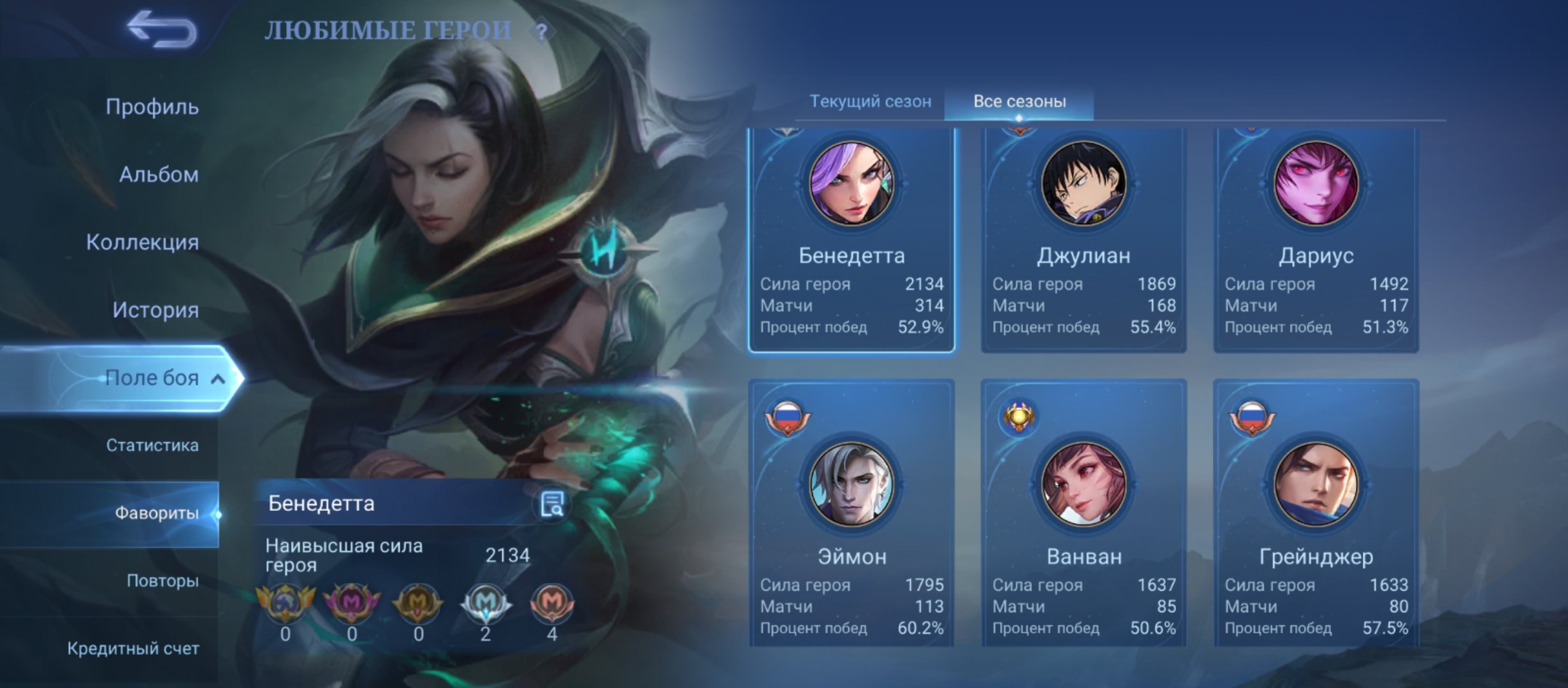Open the Альбом section
Viewport: 1568px width, 688px height.
[x=159, y=175]
